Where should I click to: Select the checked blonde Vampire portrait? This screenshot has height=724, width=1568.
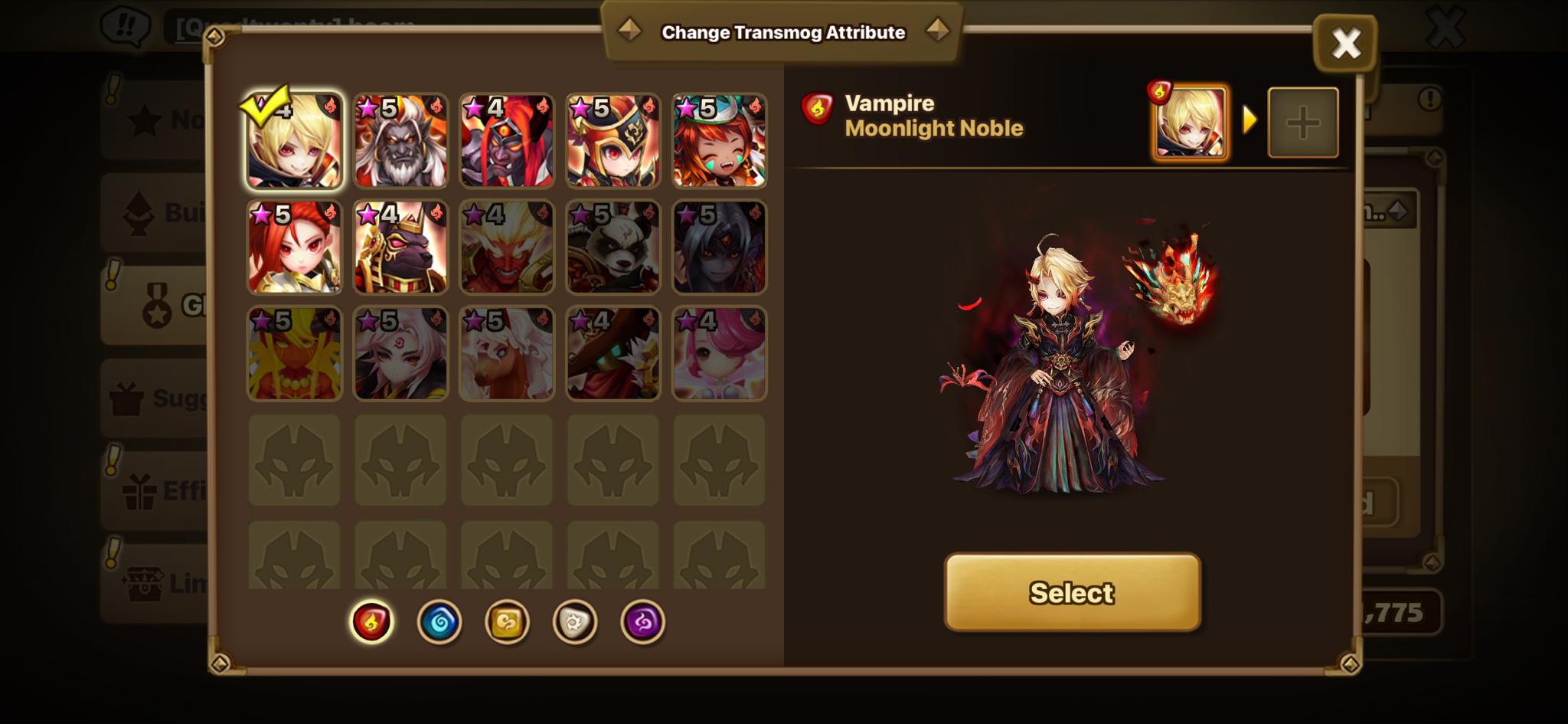[295, 141]
